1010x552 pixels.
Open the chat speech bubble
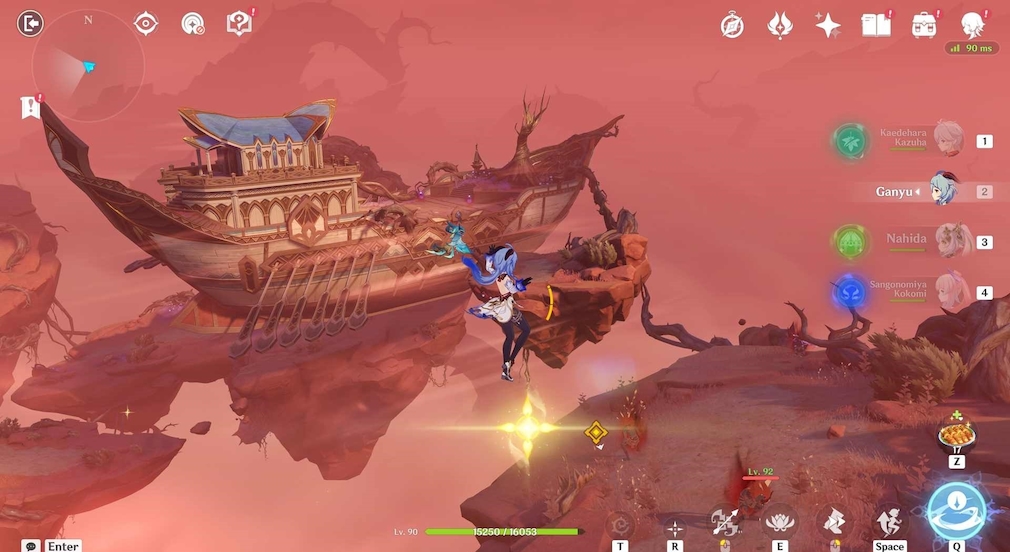(31, 546)
